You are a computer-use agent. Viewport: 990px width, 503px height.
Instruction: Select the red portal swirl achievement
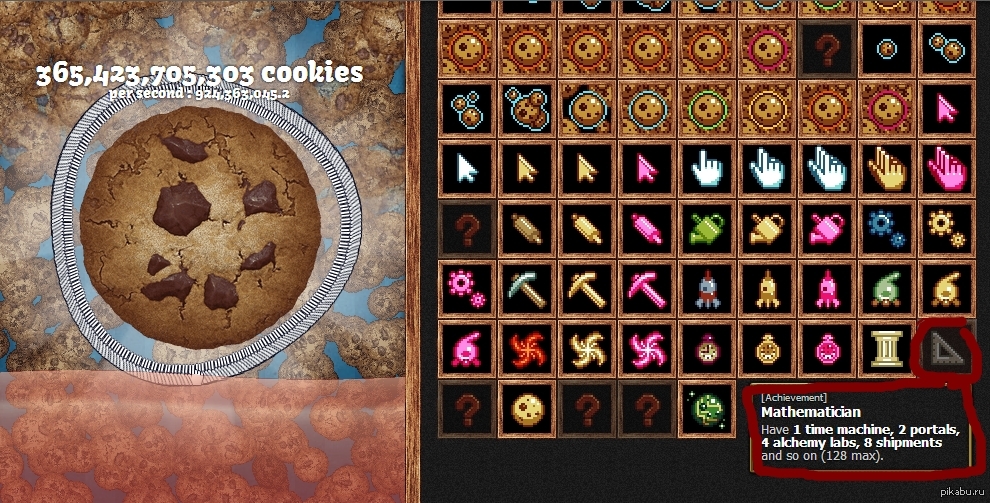(525, 348)
